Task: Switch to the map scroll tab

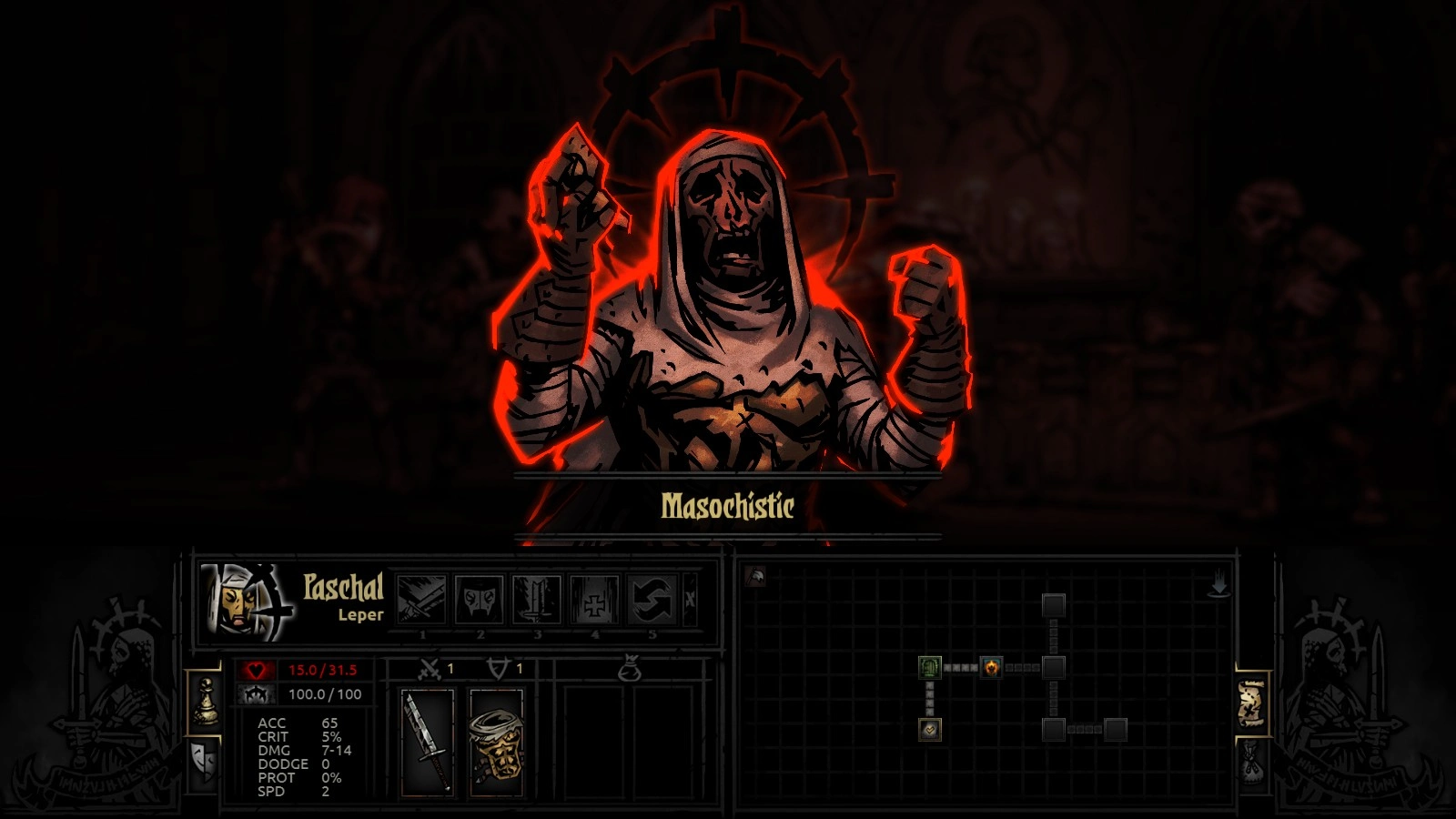Action: click(x=1252, y=703)
